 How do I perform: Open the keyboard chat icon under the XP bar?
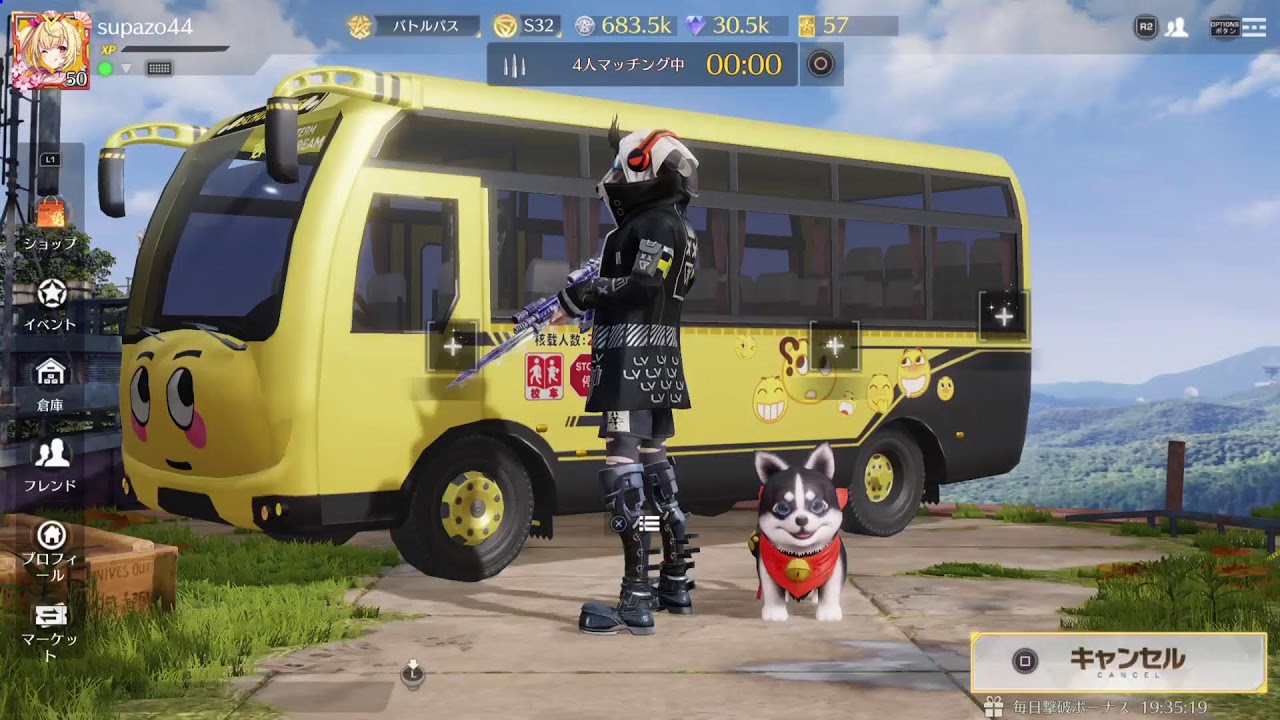159,68
